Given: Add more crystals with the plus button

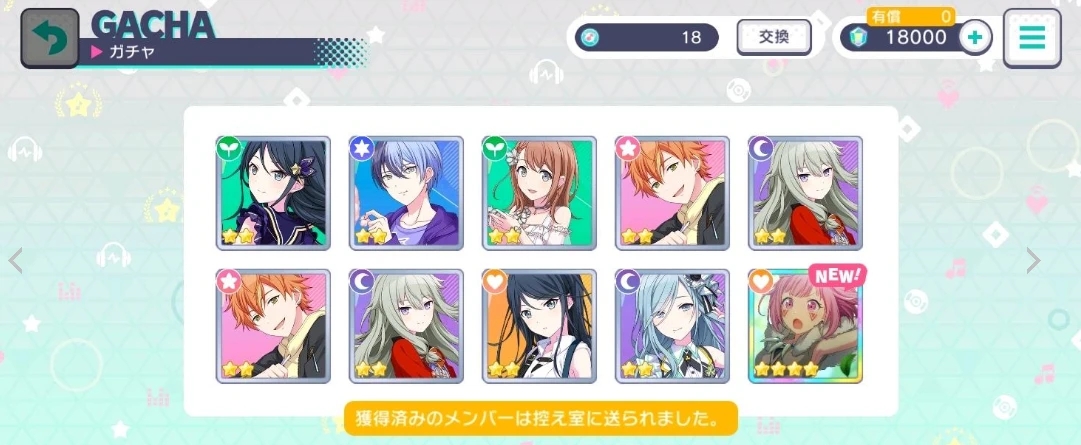Looking at the screenshot, I should coord(974,38).
